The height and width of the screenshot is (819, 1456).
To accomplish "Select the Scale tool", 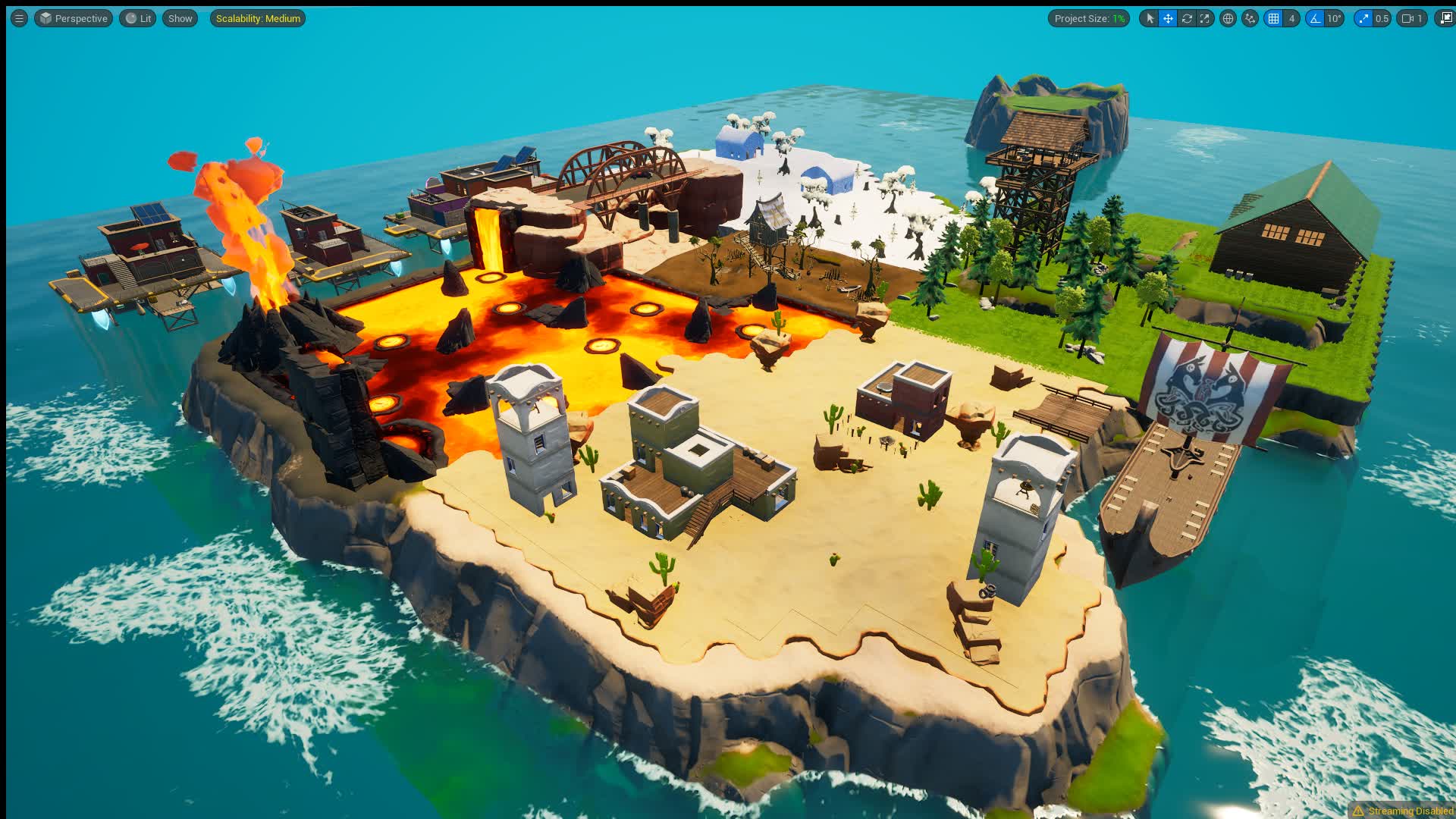I will tap(1205, 18).
